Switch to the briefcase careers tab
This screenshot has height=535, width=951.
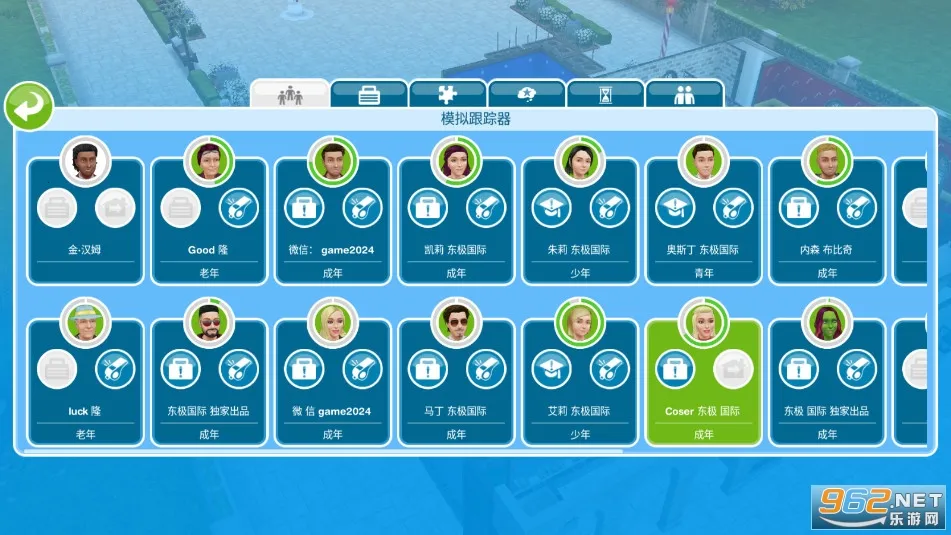click(x=369, y=95)
